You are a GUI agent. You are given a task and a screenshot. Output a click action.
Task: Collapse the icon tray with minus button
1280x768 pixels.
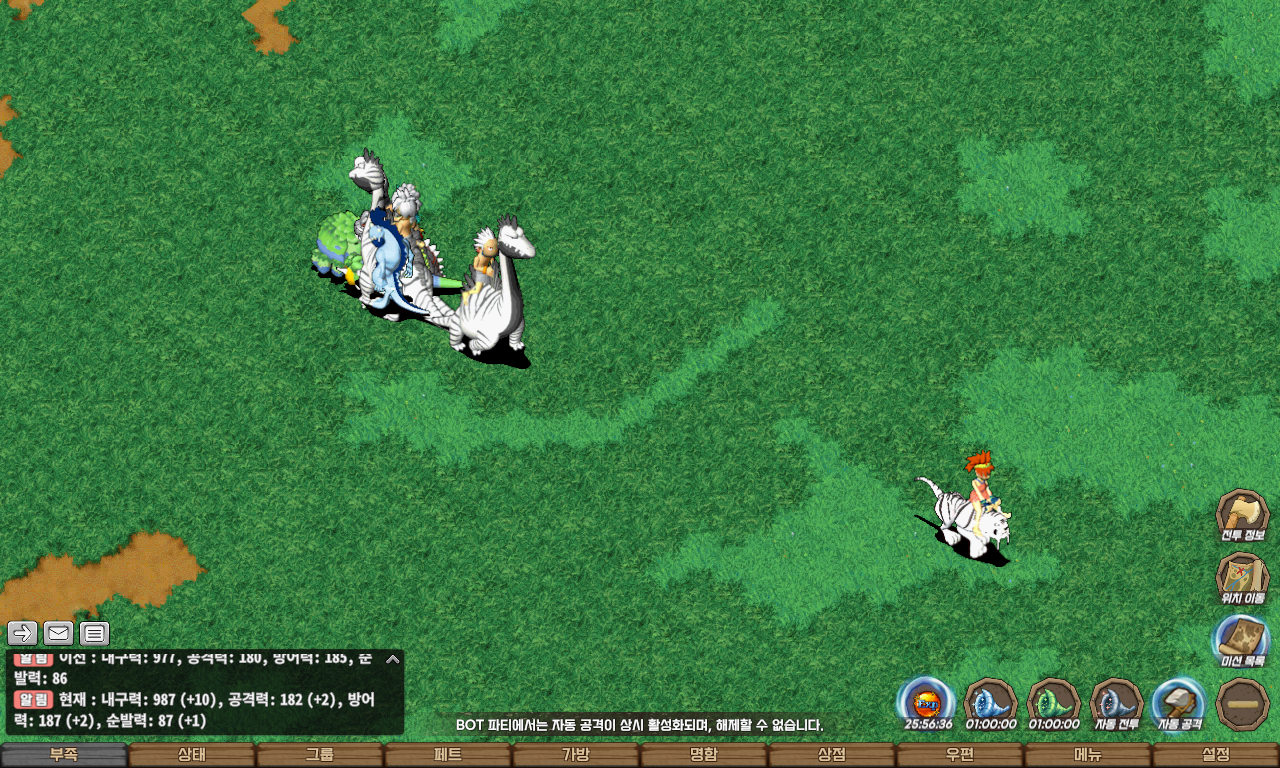(x=1242, y=703)
